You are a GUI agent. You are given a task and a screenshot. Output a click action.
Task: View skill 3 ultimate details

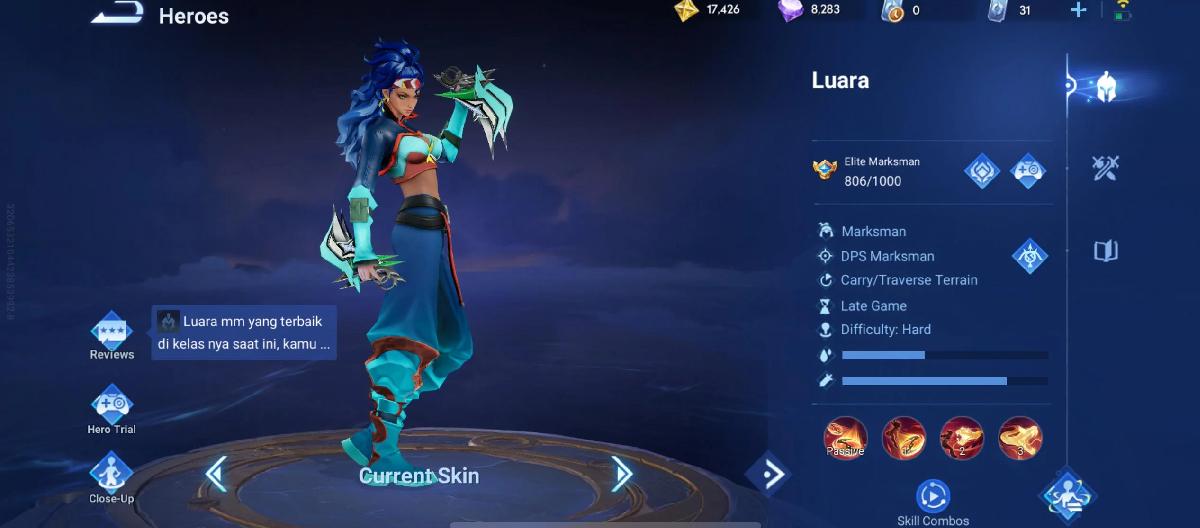point(1020,438)
